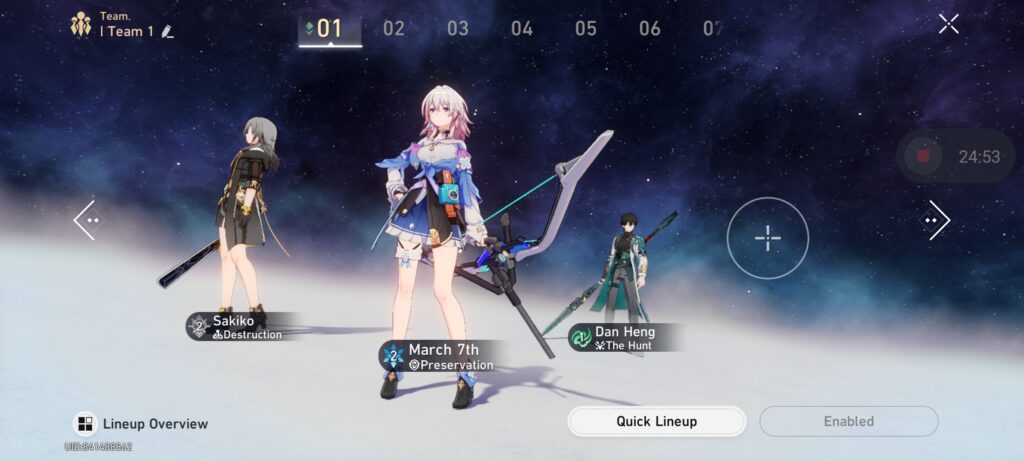Go to team tab 06
This screenshot has width=1024, height=461.
click(650, 28)
